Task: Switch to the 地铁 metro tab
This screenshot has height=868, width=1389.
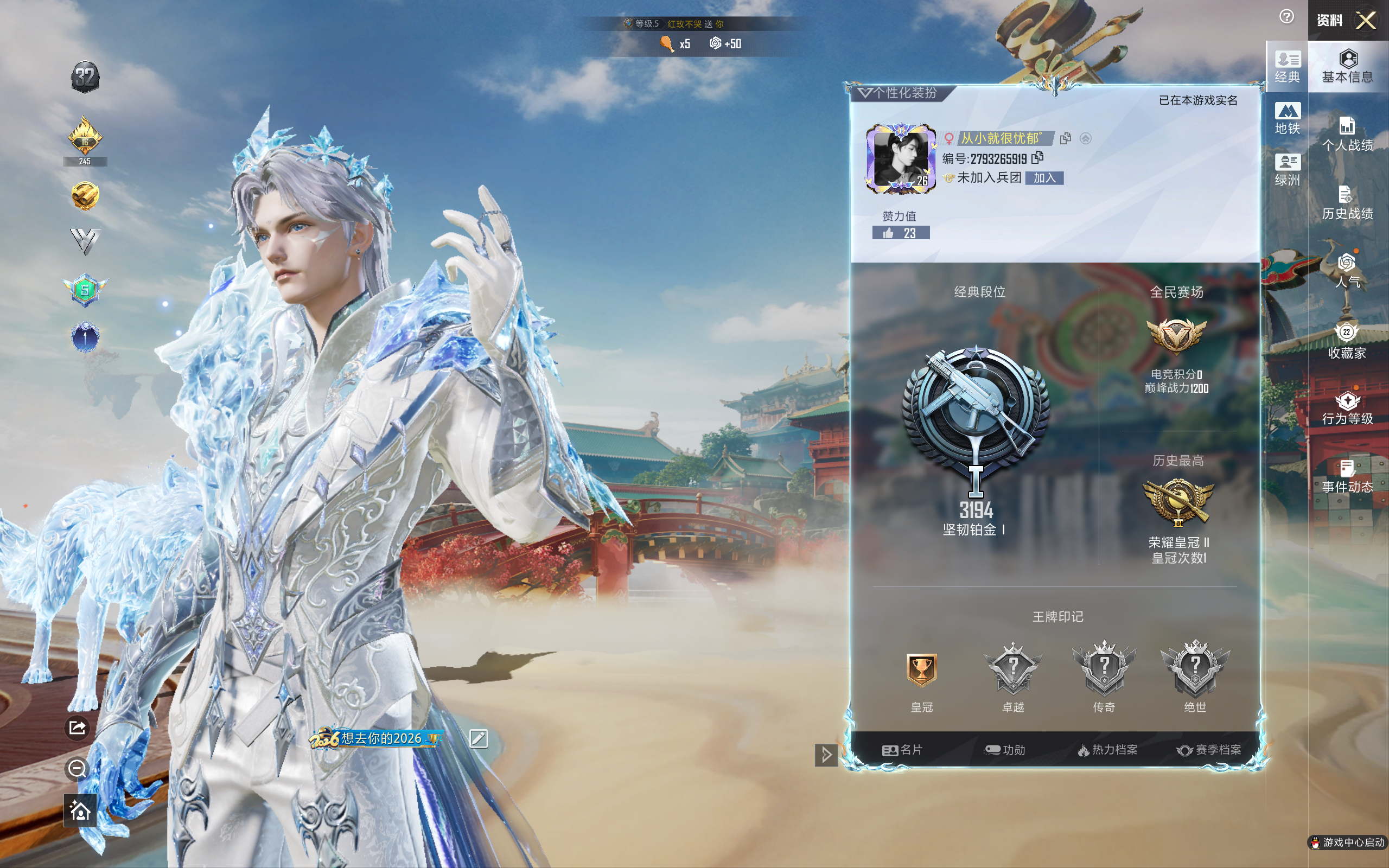Action: coord(1287,119)
